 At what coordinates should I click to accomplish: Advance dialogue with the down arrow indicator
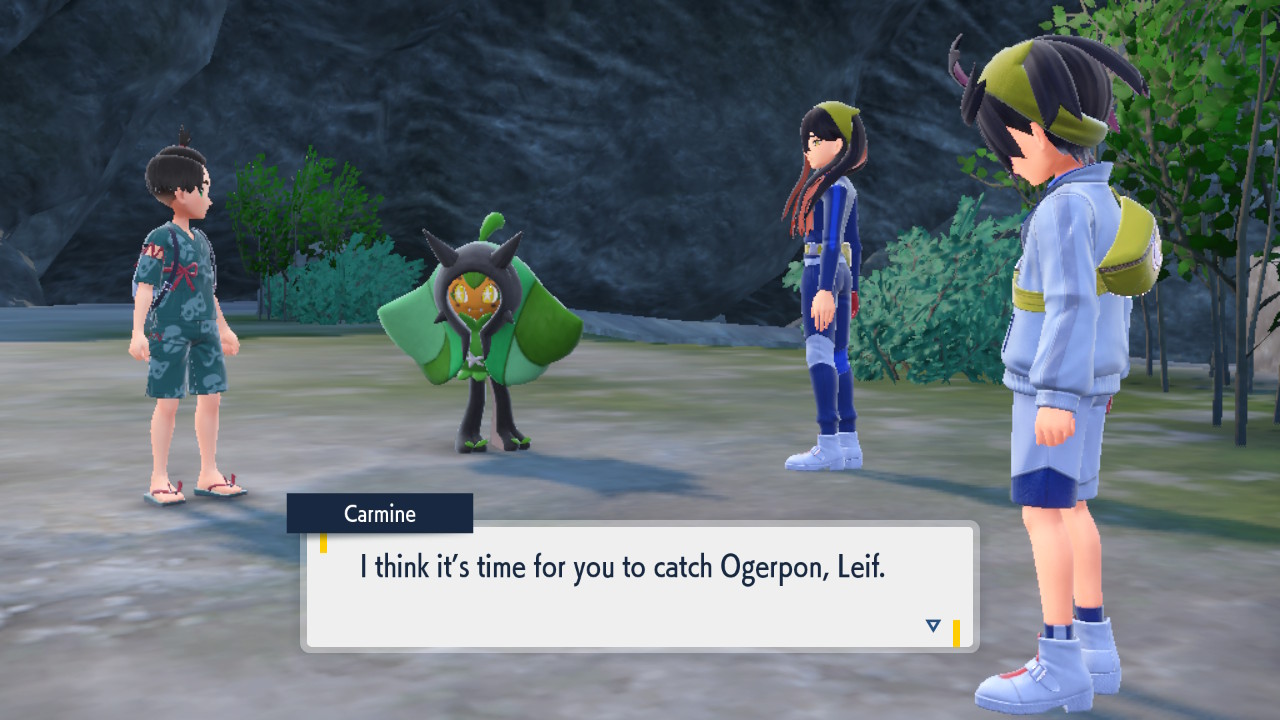(933, 626)
